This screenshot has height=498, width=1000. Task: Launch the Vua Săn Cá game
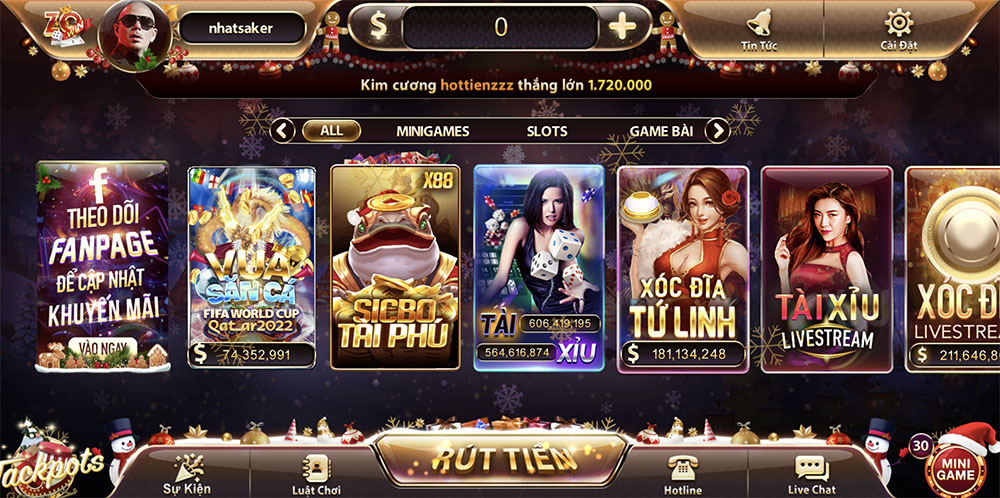(252, 267)
